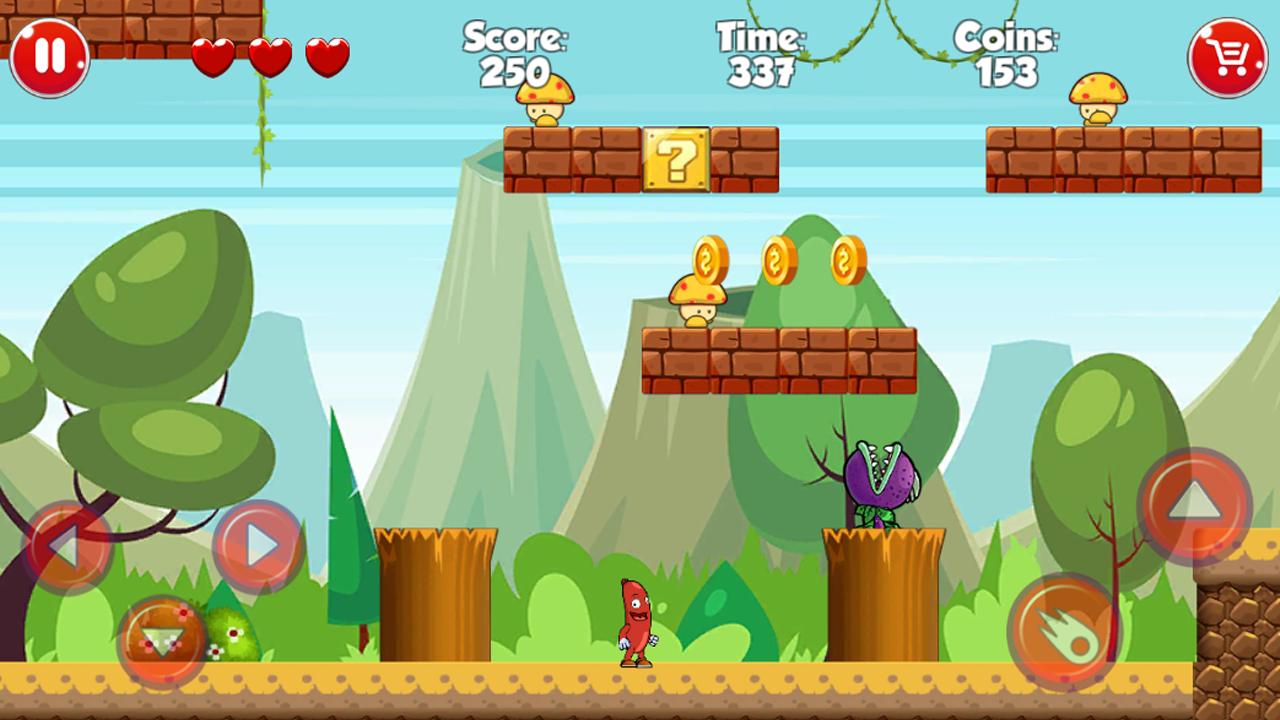Screen dimensions: 1280x720
Task: Tap the Coins 153 counter
Action: pos(1005,55)
